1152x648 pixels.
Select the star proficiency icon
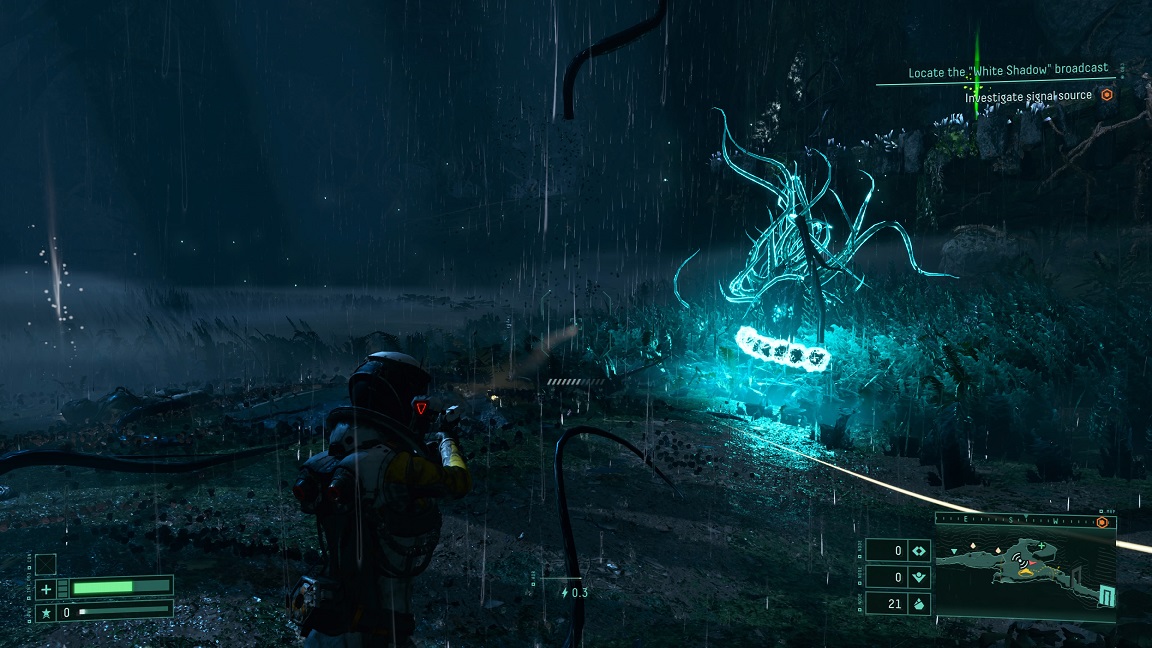(x=46, y=611)
